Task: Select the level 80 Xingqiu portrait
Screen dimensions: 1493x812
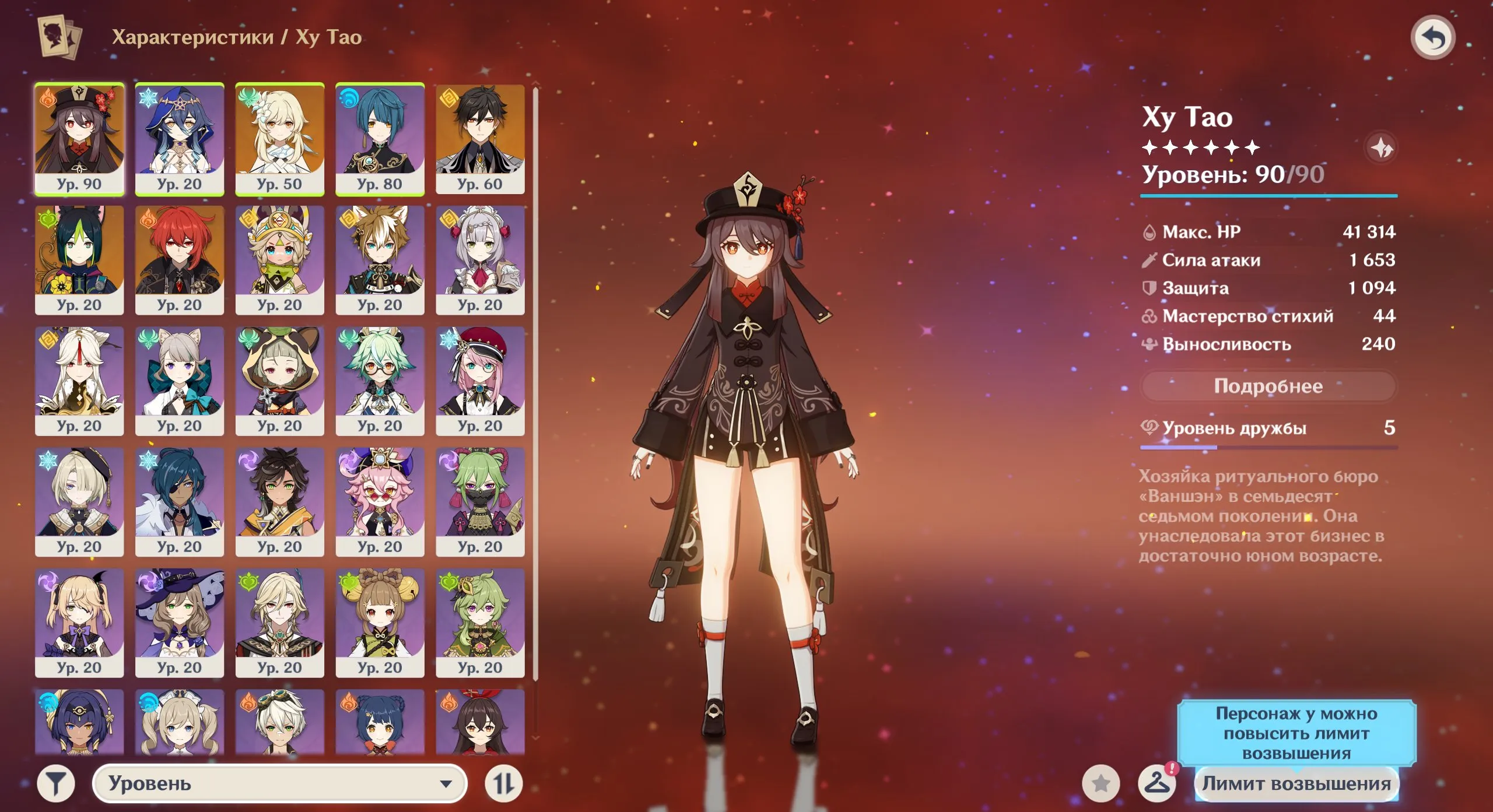Action: [380, 138]
